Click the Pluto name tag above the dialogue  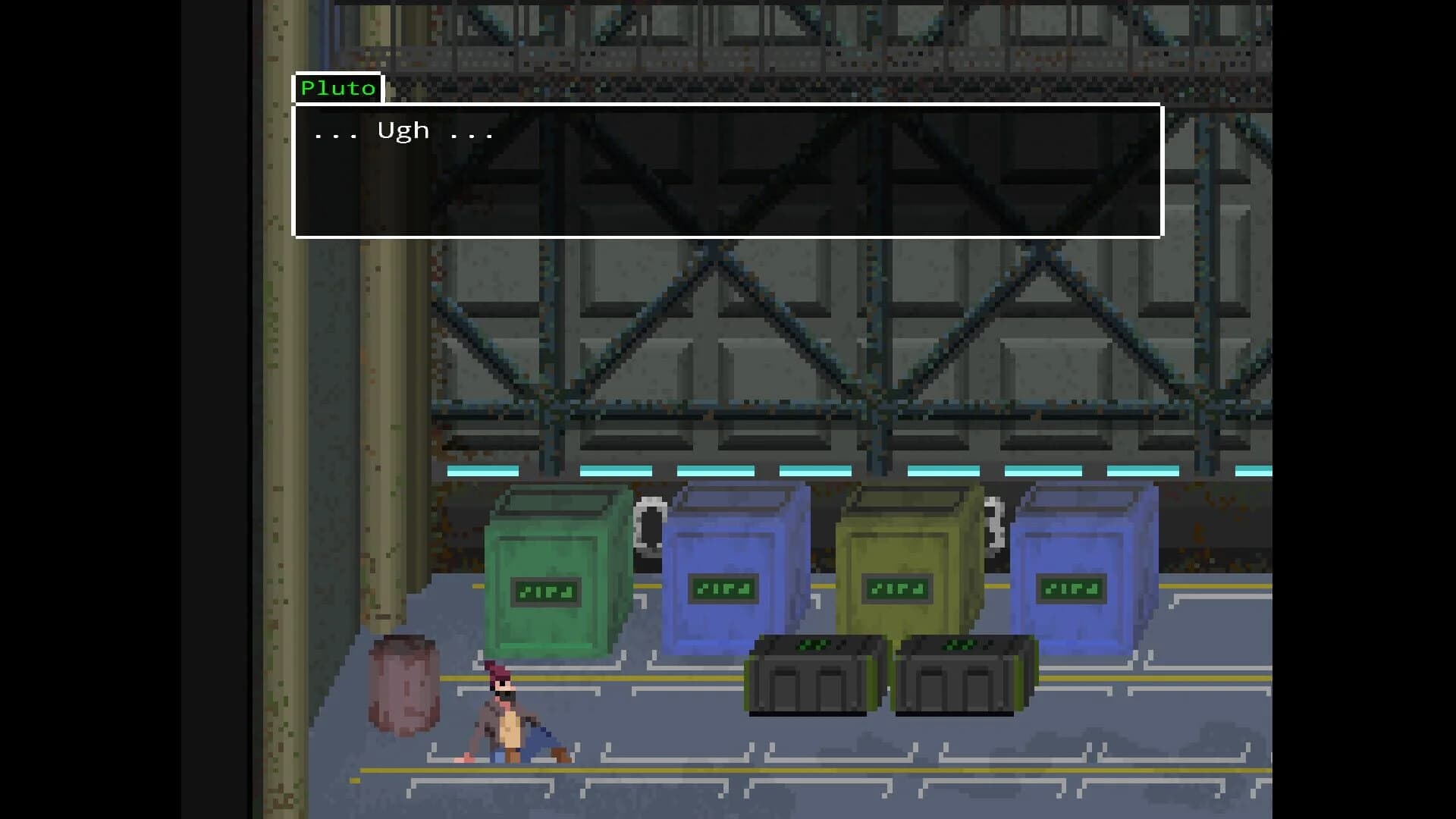337,87
